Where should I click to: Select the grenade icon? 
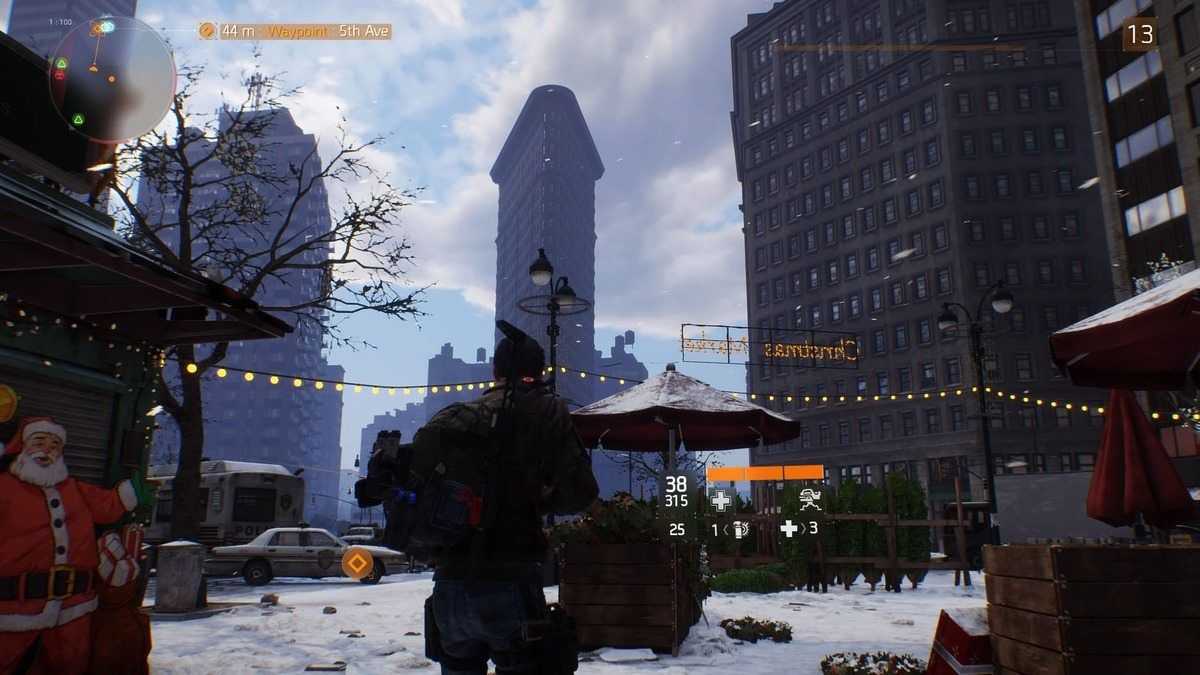pos(740,529)
